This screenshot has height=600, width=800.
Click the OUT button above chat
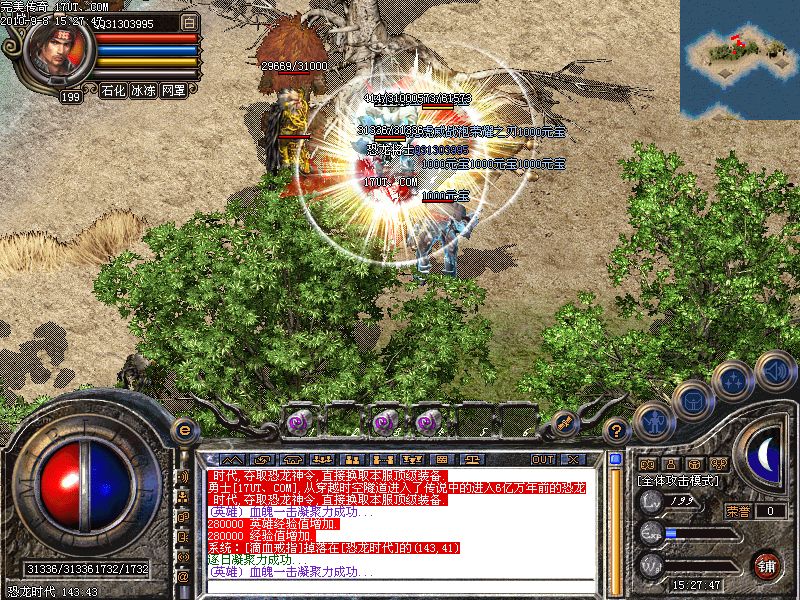[x=543, y=459]
